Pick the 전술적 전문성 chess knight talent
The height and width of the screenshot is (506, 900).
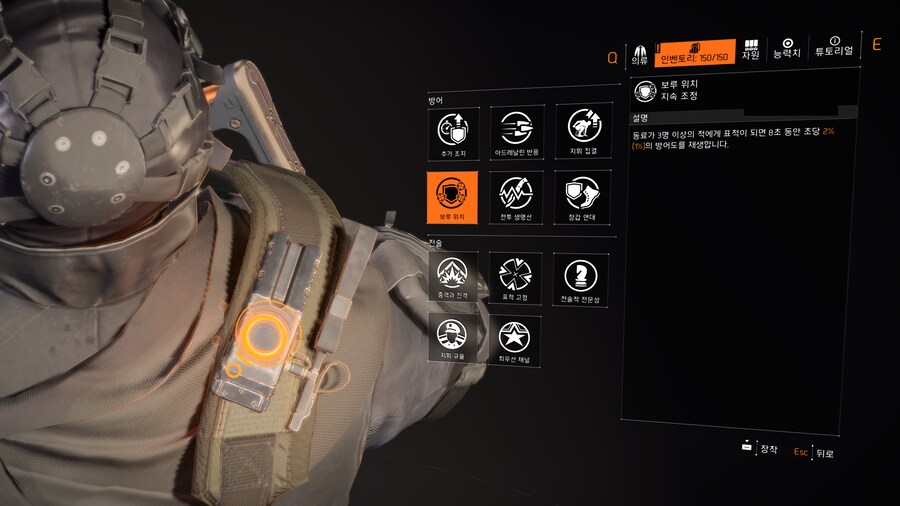pos(582,275)
